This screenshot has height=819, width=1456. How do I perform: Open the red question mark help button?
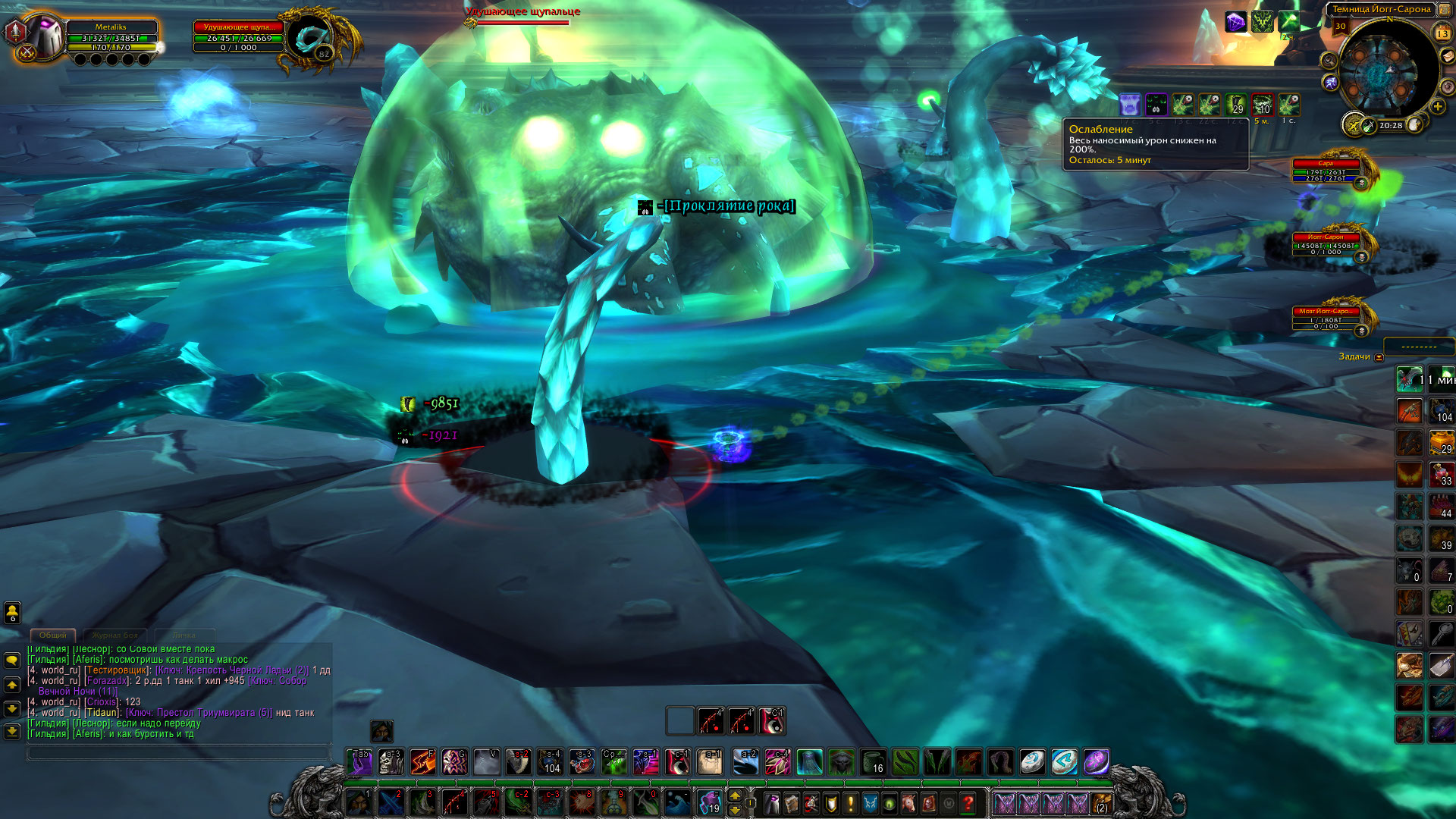[x=968, y=802]
